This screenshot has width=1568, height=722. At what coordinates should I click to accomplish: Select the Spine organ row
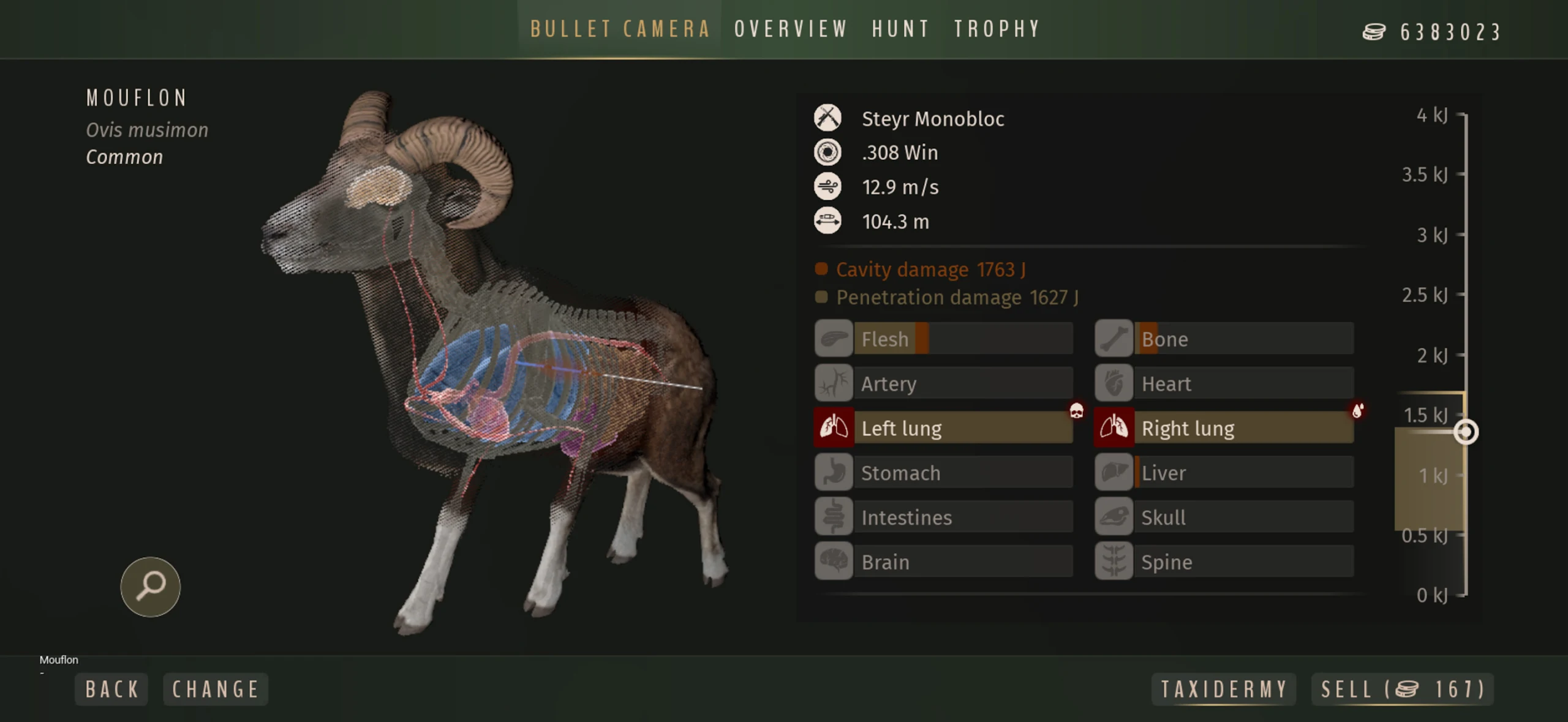(1224, 562)
